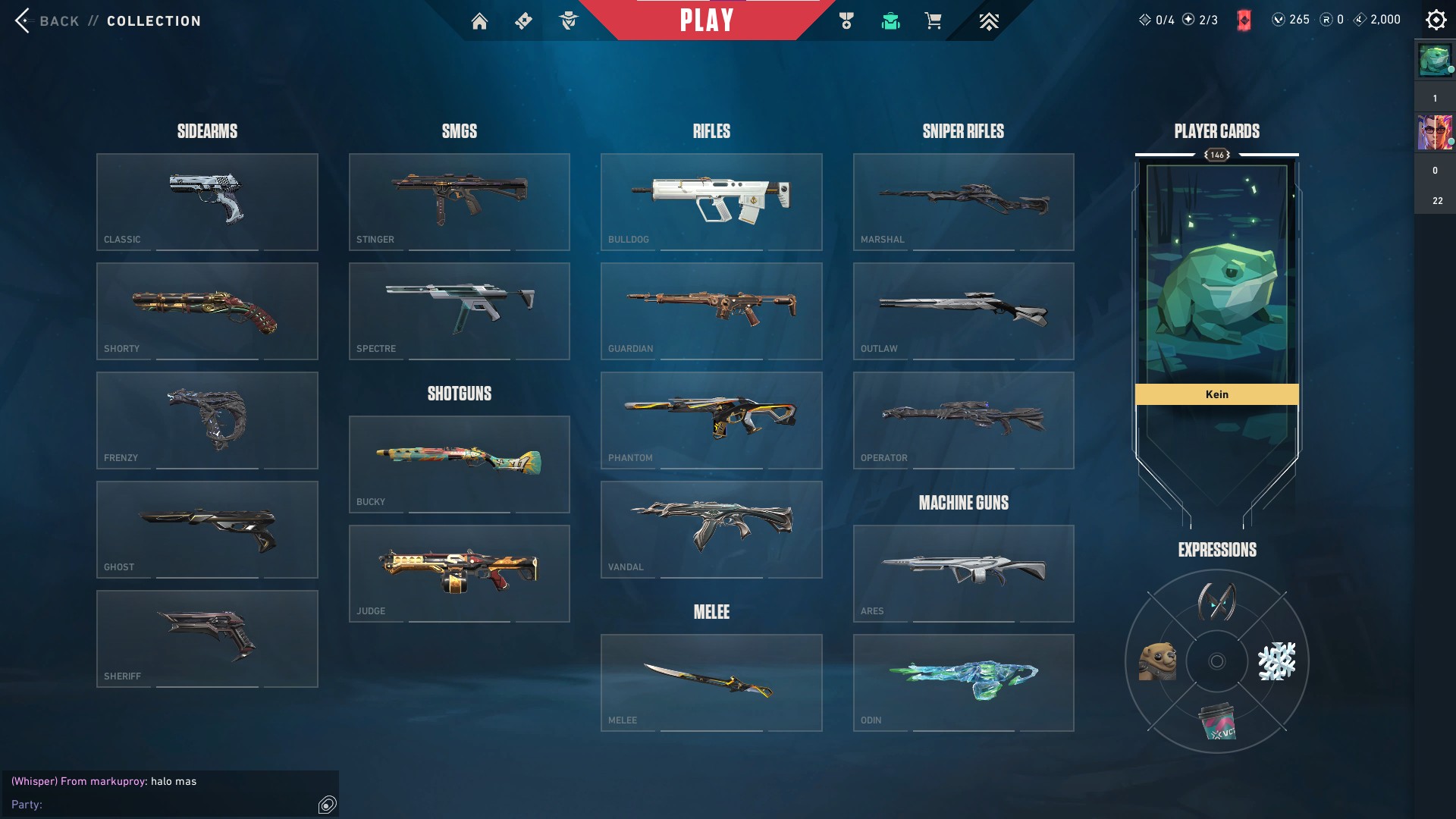The height and width of the screenshot is (819, 1456).
Task: Click the Party chat input field
Action: (x=174, y=805)
